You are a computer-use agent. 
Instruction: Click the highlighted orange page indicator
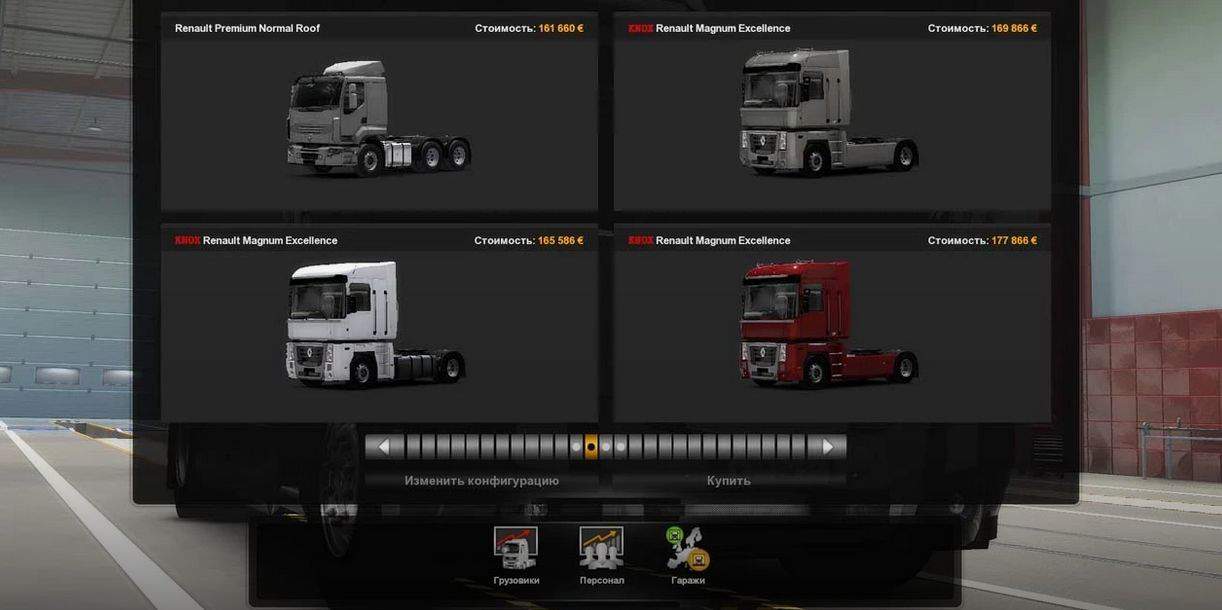click(591, 447)
